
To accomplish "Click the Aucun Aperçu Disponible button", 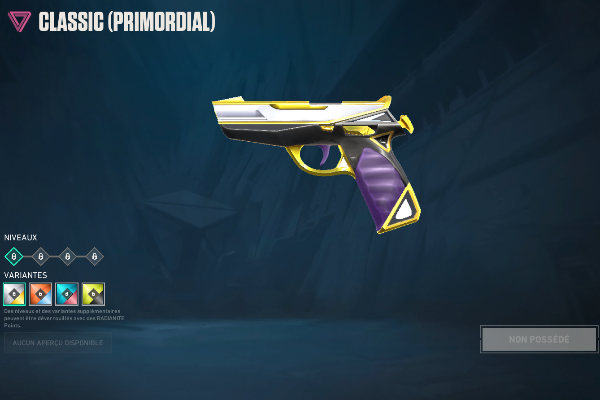I will 58,344.
